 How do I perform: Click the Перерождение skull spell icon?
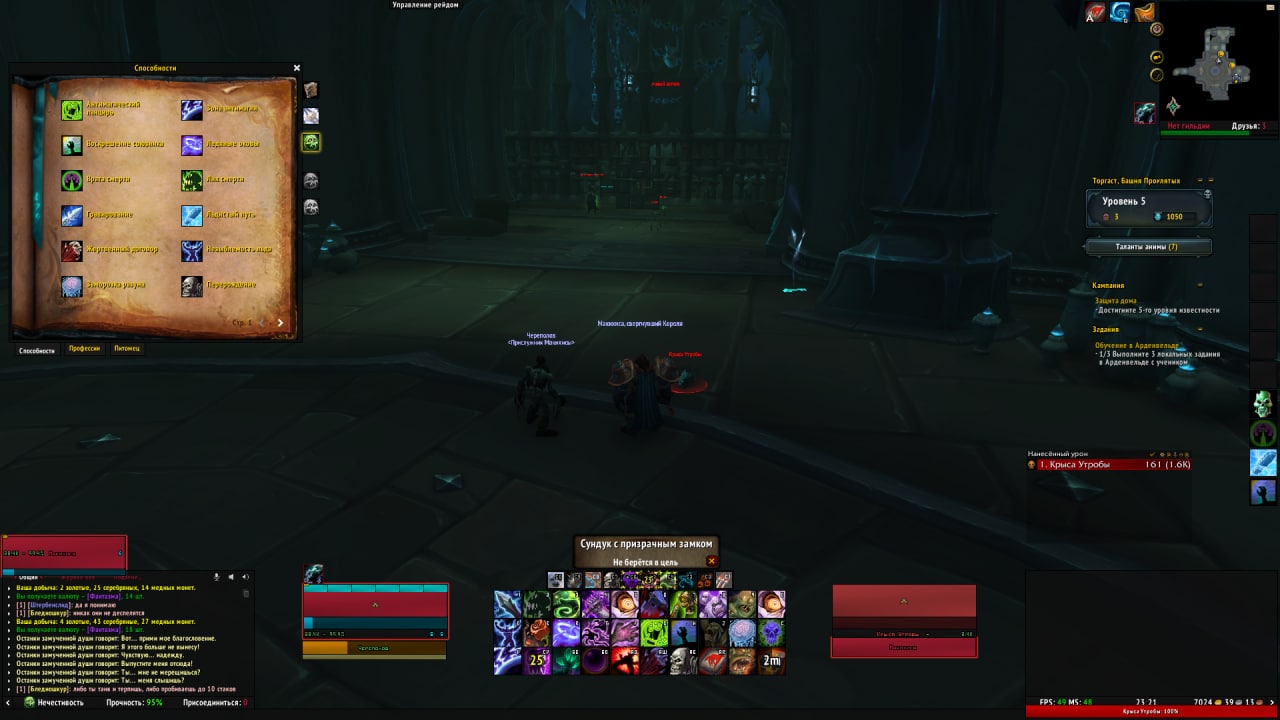point(192,287)
